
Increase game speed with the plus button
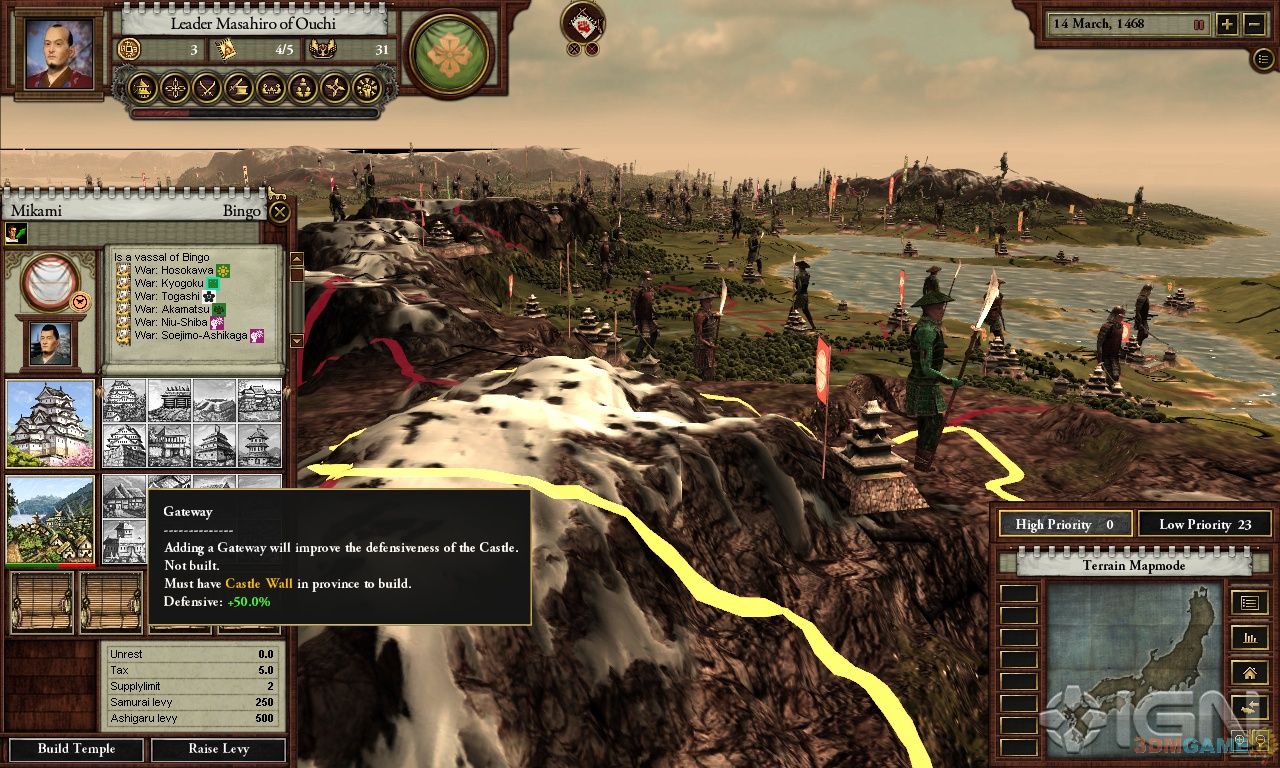pyautogui.click(x=1227, y=25)
